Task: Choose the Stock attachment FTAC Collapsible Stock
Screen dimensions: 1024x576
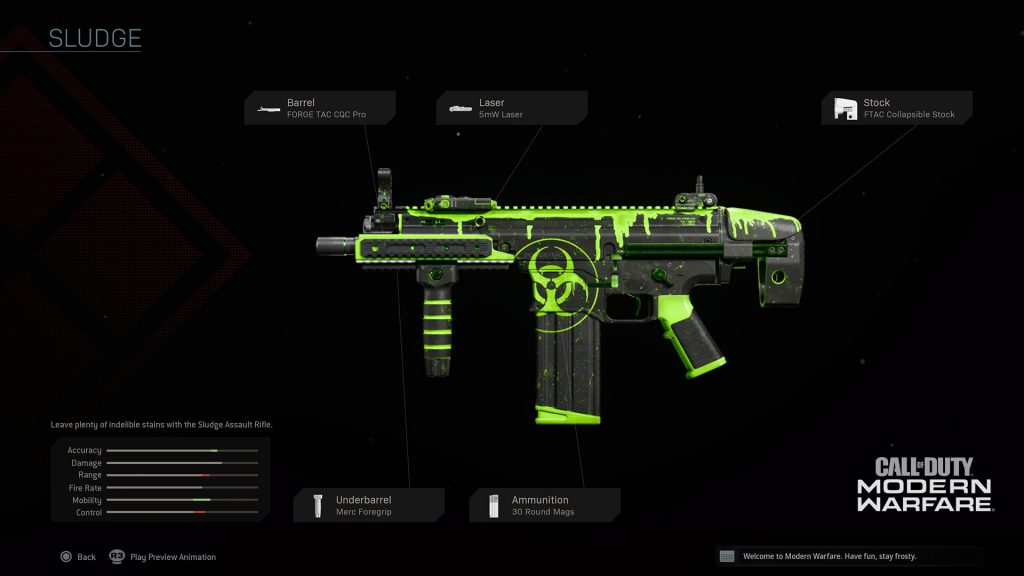Action: [x=896, y=108]
